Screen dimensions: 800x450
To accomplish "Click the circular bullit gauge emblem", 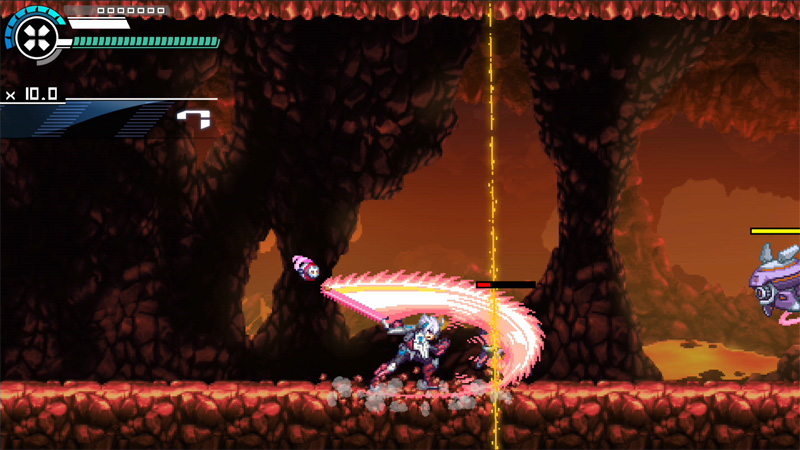I will tap(37, 39).
